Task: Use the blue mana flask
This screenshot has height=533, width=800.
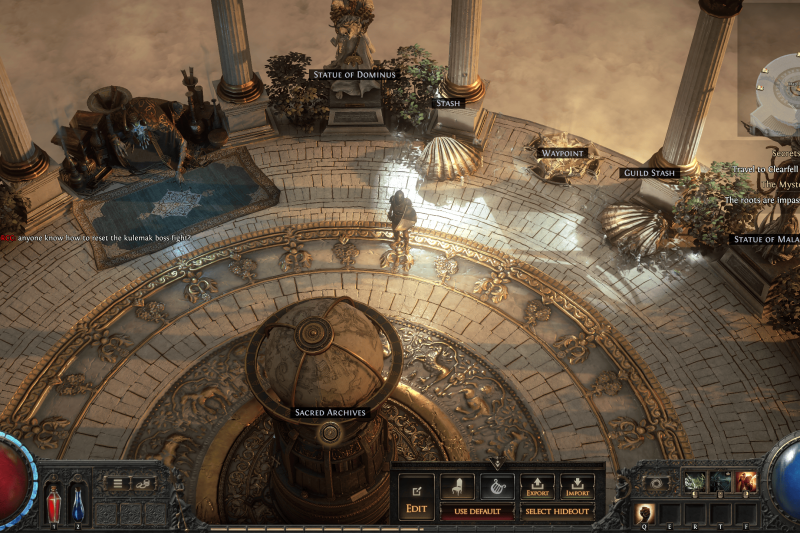Action: point(77,501)
